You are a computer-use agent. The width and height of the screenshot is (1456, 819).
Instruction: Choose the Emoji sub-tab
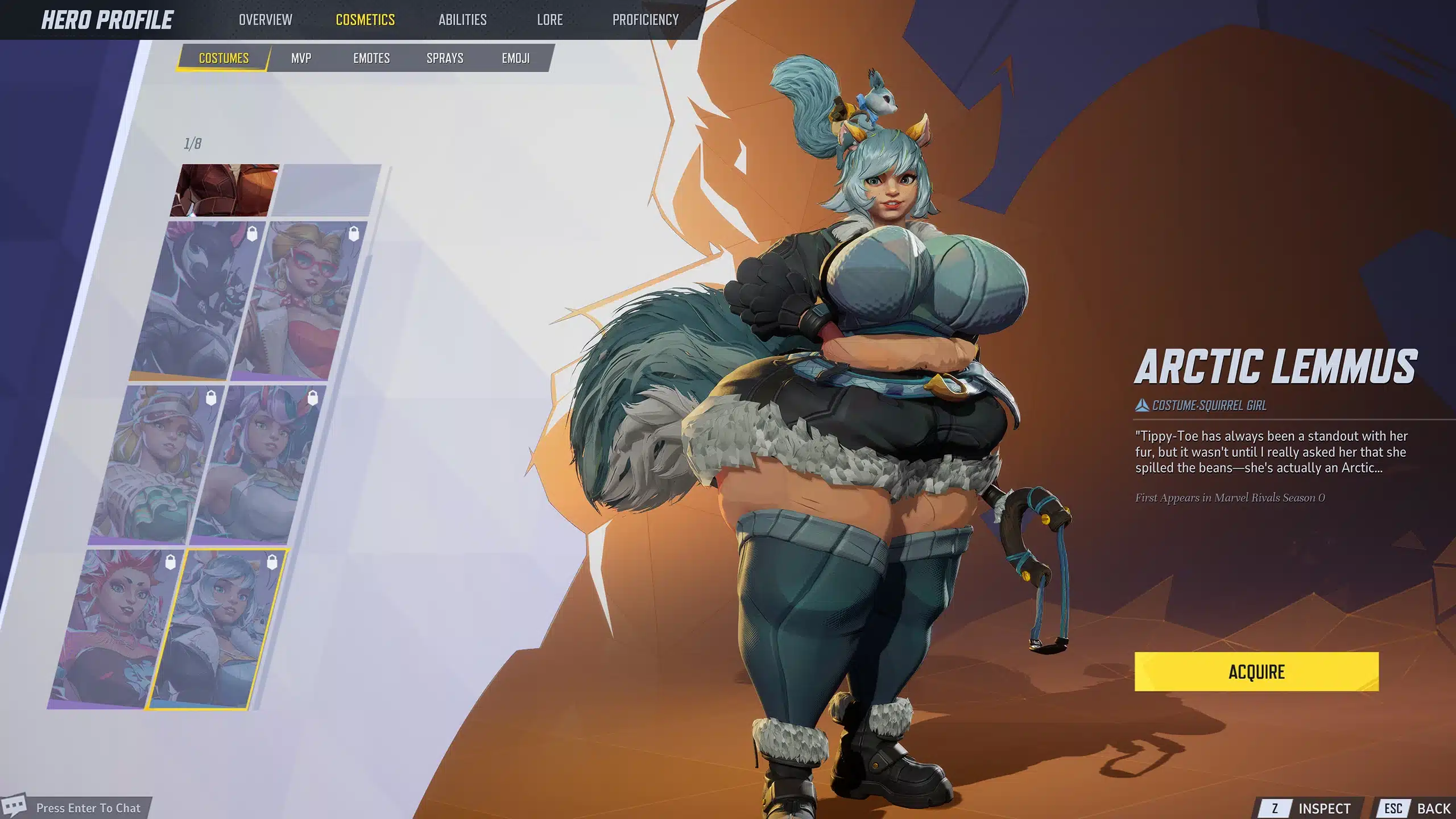click(x=515, y=58)
